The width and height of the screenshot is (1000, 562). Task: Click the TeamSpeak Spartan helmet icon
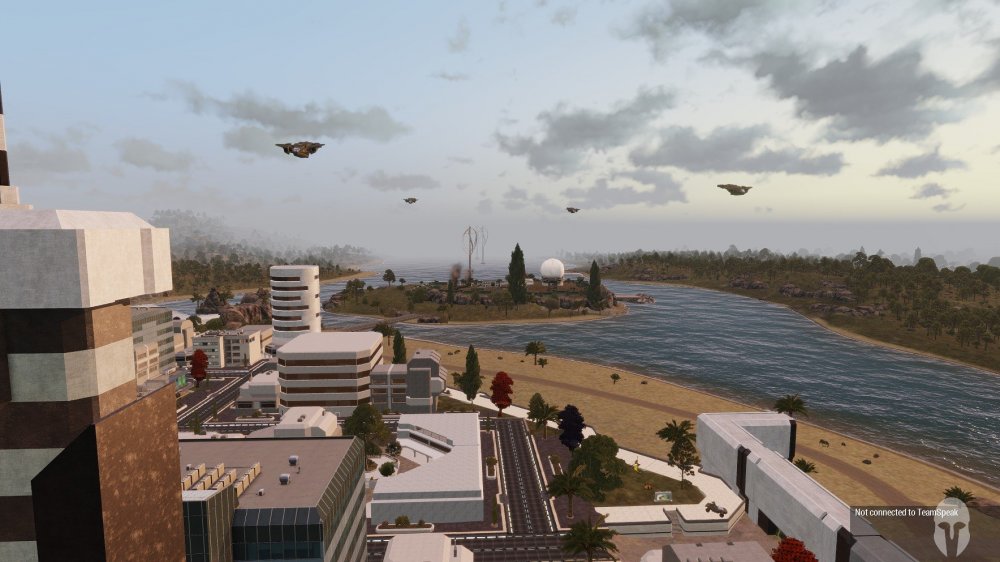tap(951, 526)
